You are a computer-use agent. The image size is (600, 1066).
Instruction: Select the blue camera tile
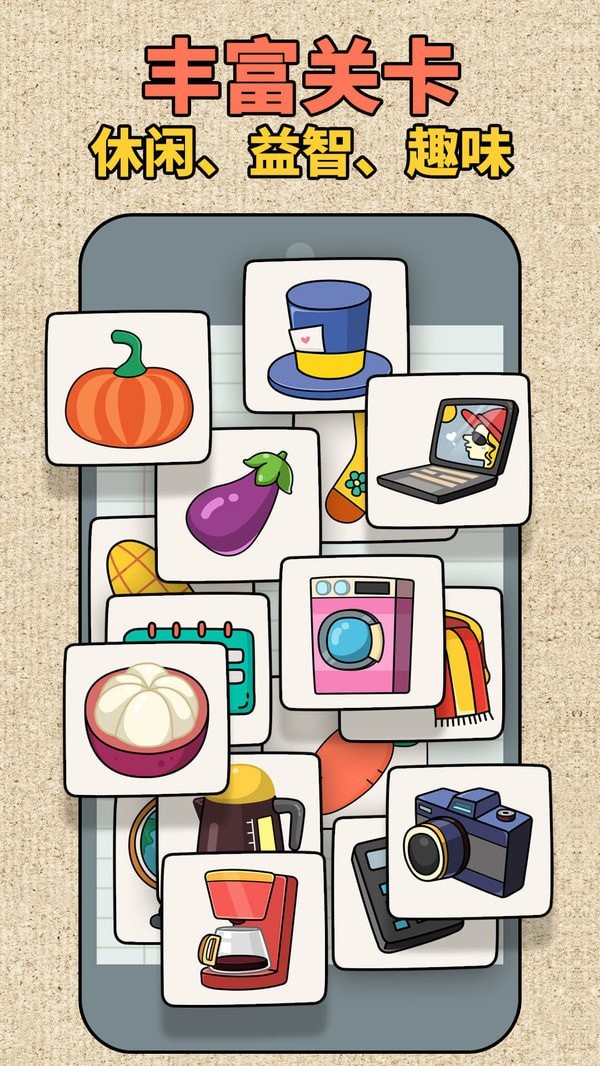468,840
